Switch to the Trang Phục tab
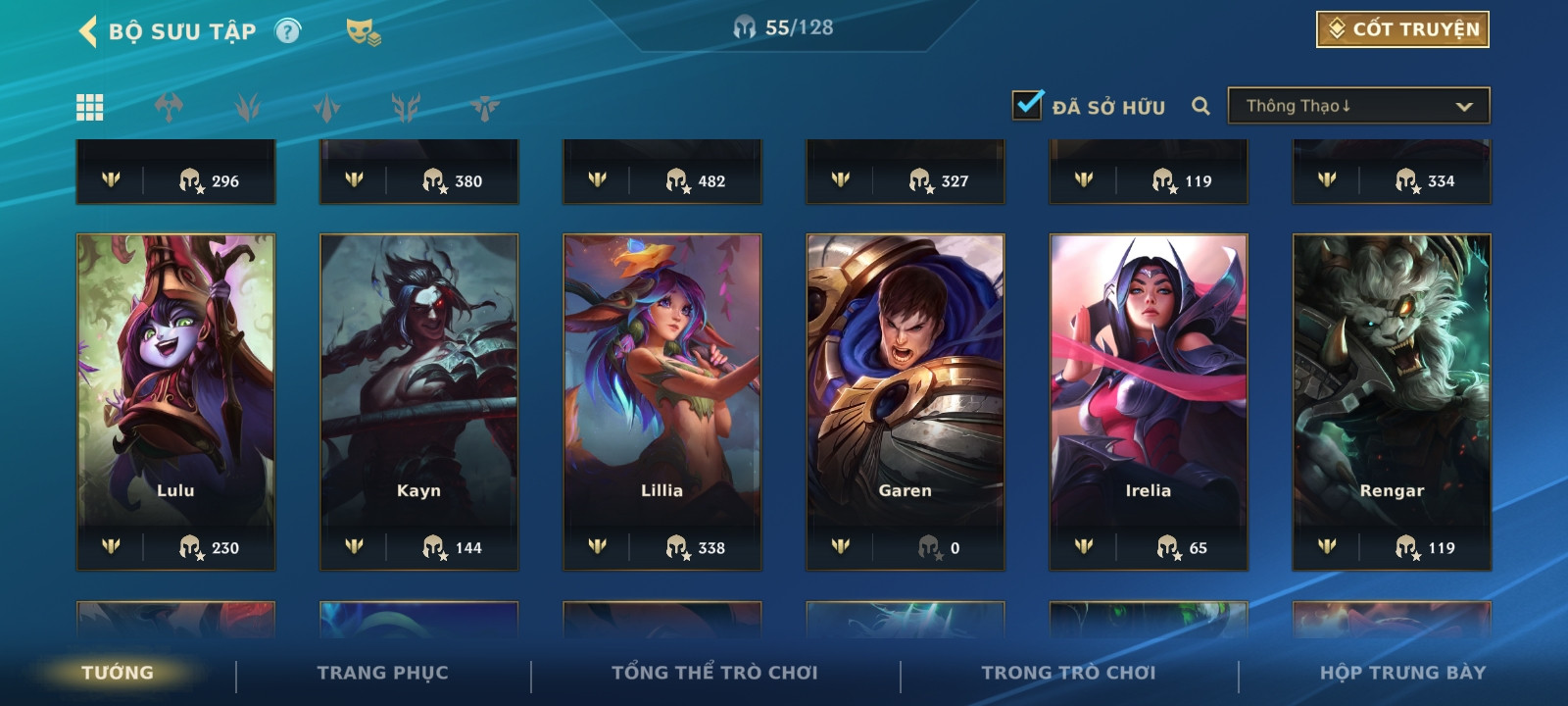1568x706 pixels. click(x=382, y=673)
